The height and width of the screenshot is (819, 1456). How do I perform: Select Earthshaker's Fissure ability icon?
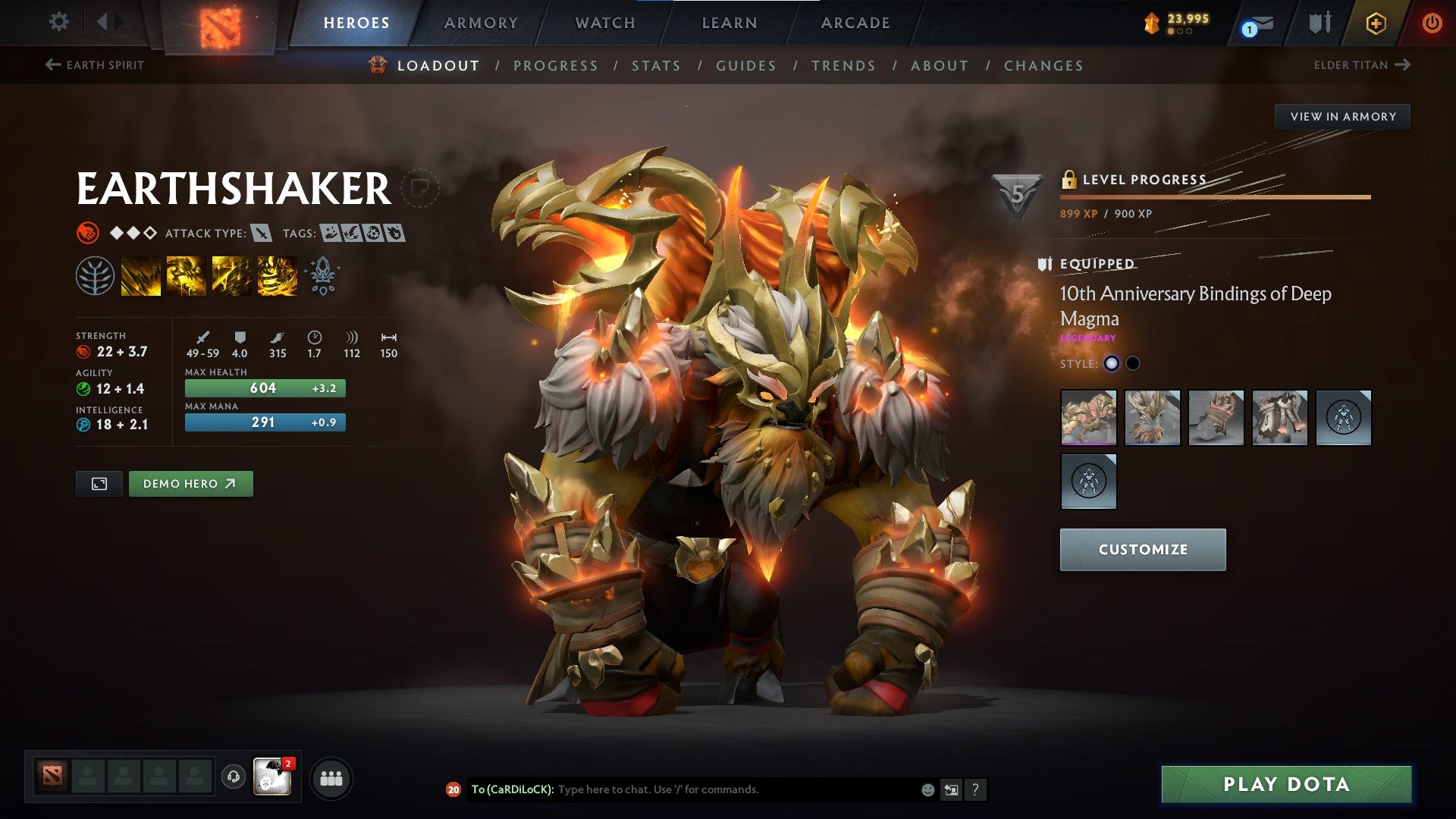141,275
